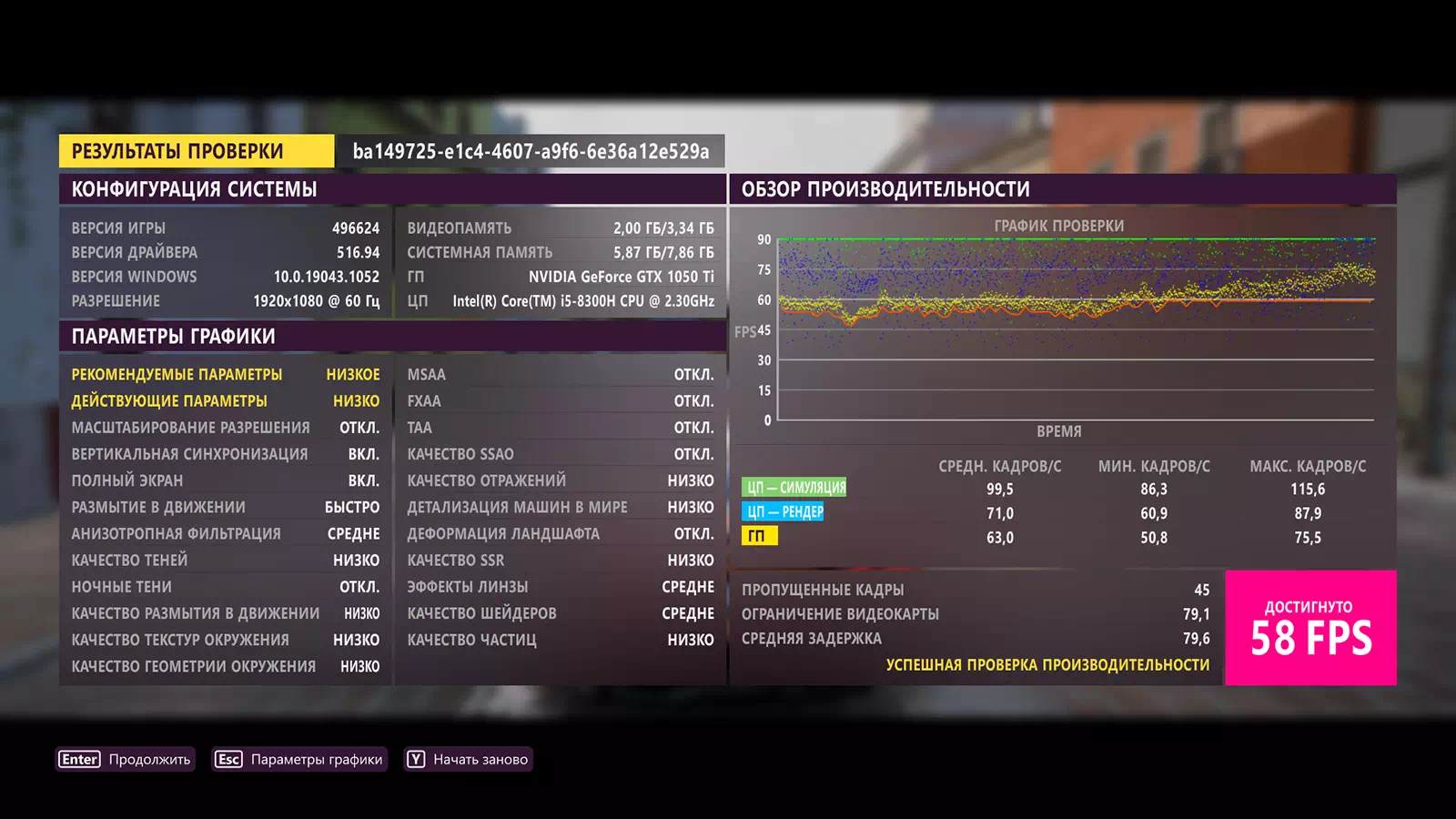1456x819 pixels.
Task: Click the pink 58 FPS result badge
Action: (x=1312, y=626)
